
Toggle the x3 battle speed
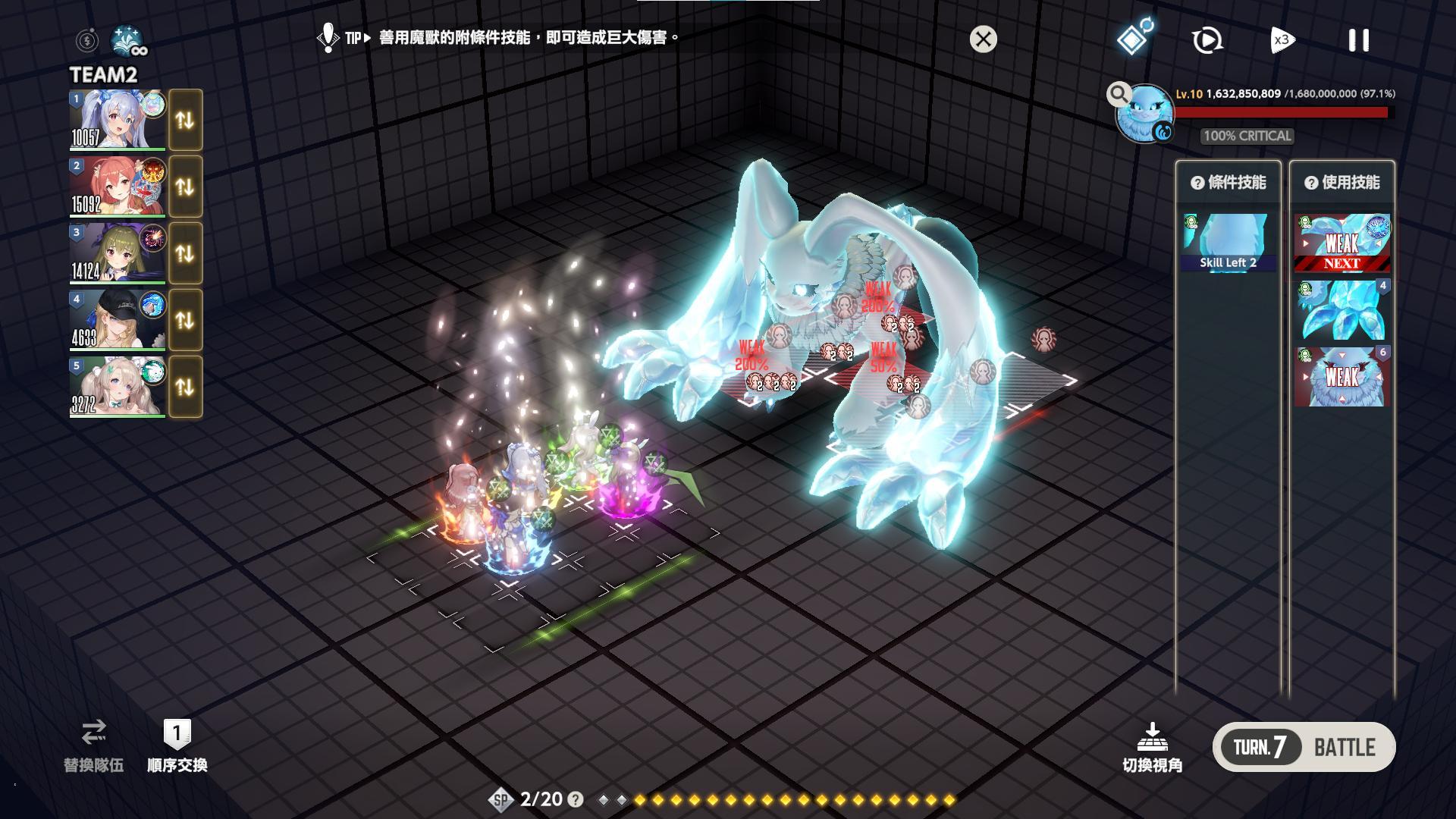pyautogui.click(x=1282, y=40)
